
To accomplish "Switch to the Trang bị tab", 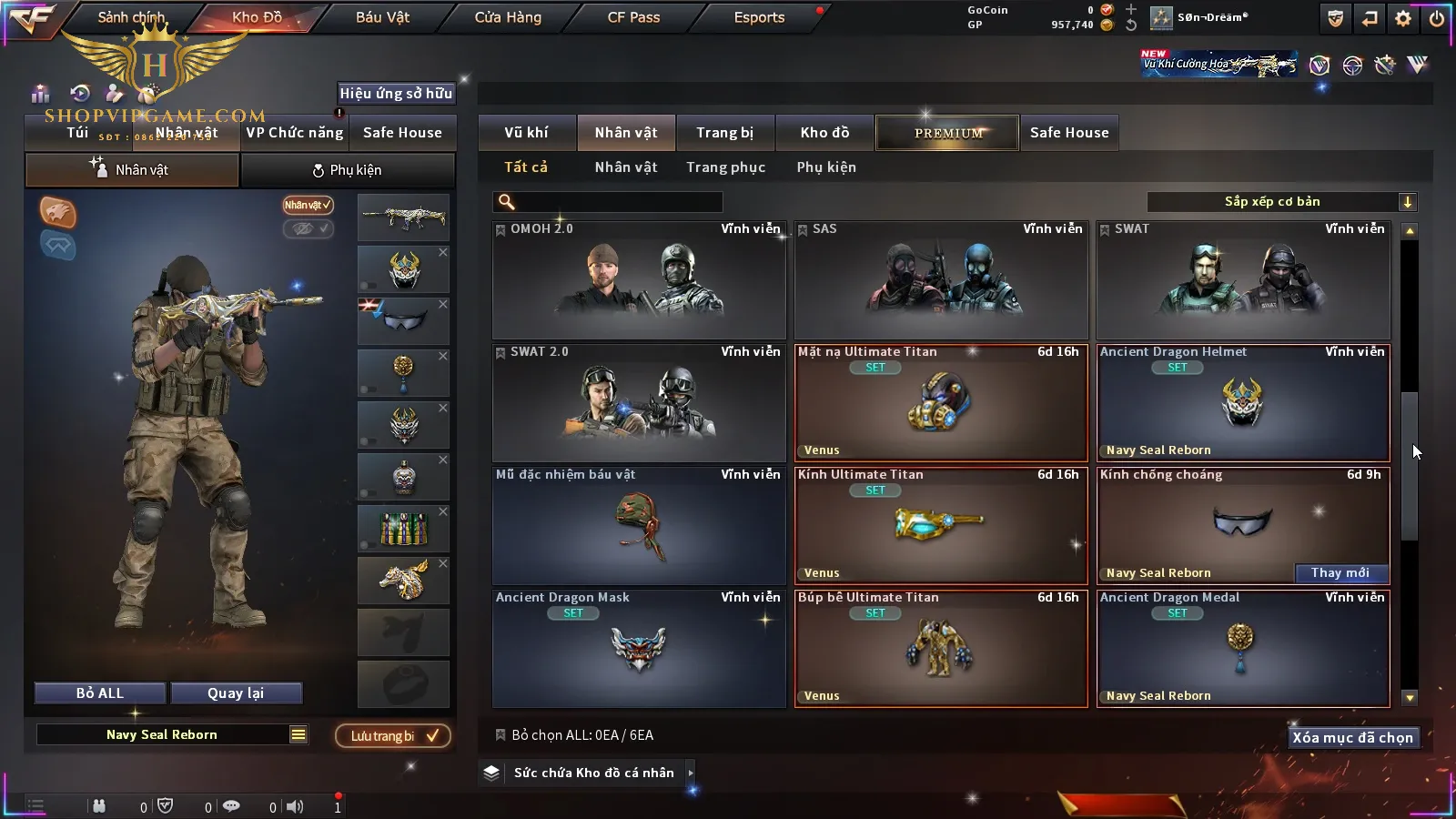I will [x=724, y=133].
